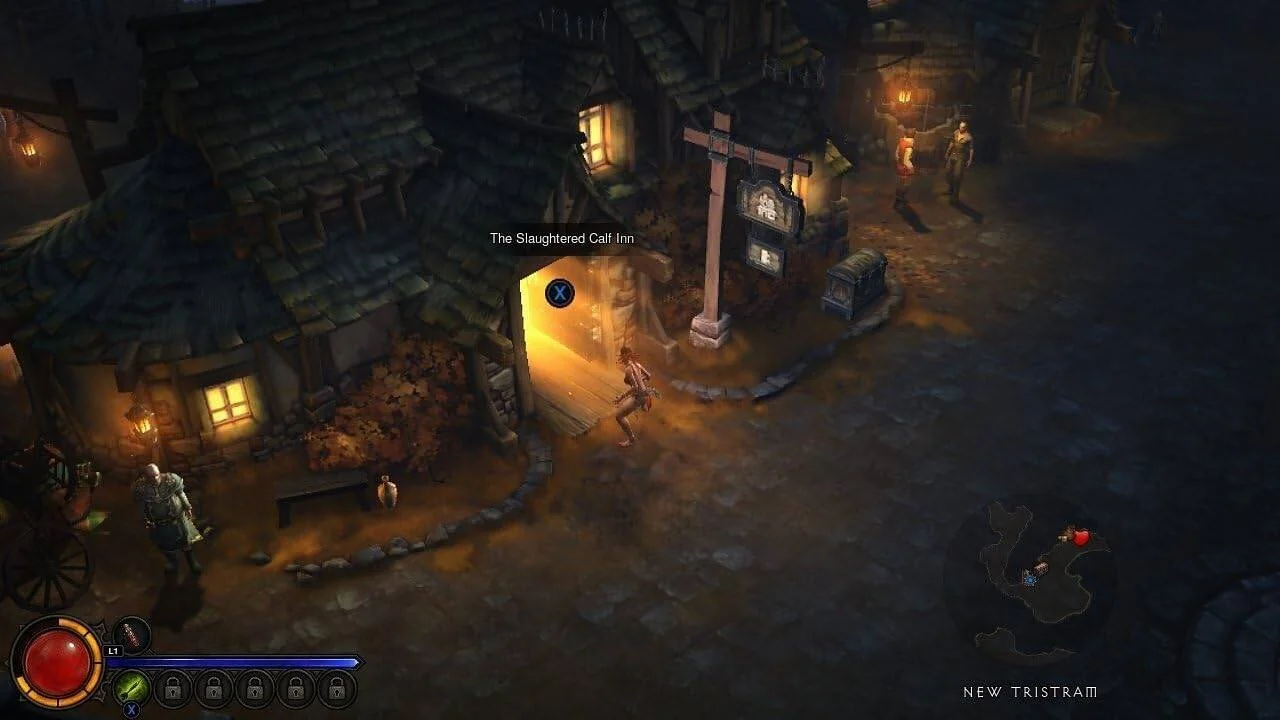The width and height of the screenshot is (1280, 720).
Task: Select the blue player marker on the minimap
Action: [x=1030, y=579]
